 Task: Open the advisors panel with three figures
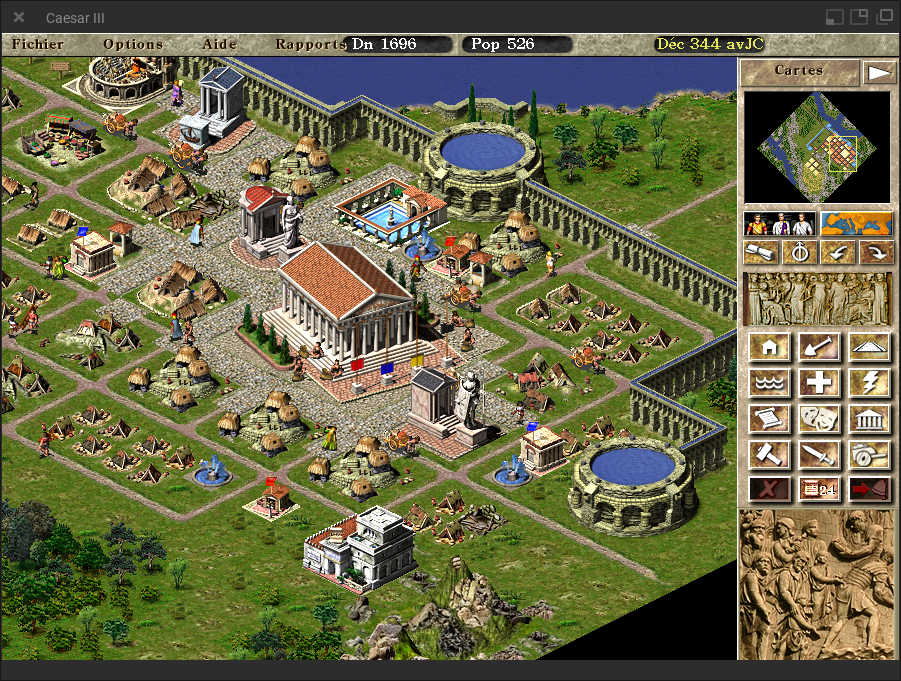(x=780, y=224)
